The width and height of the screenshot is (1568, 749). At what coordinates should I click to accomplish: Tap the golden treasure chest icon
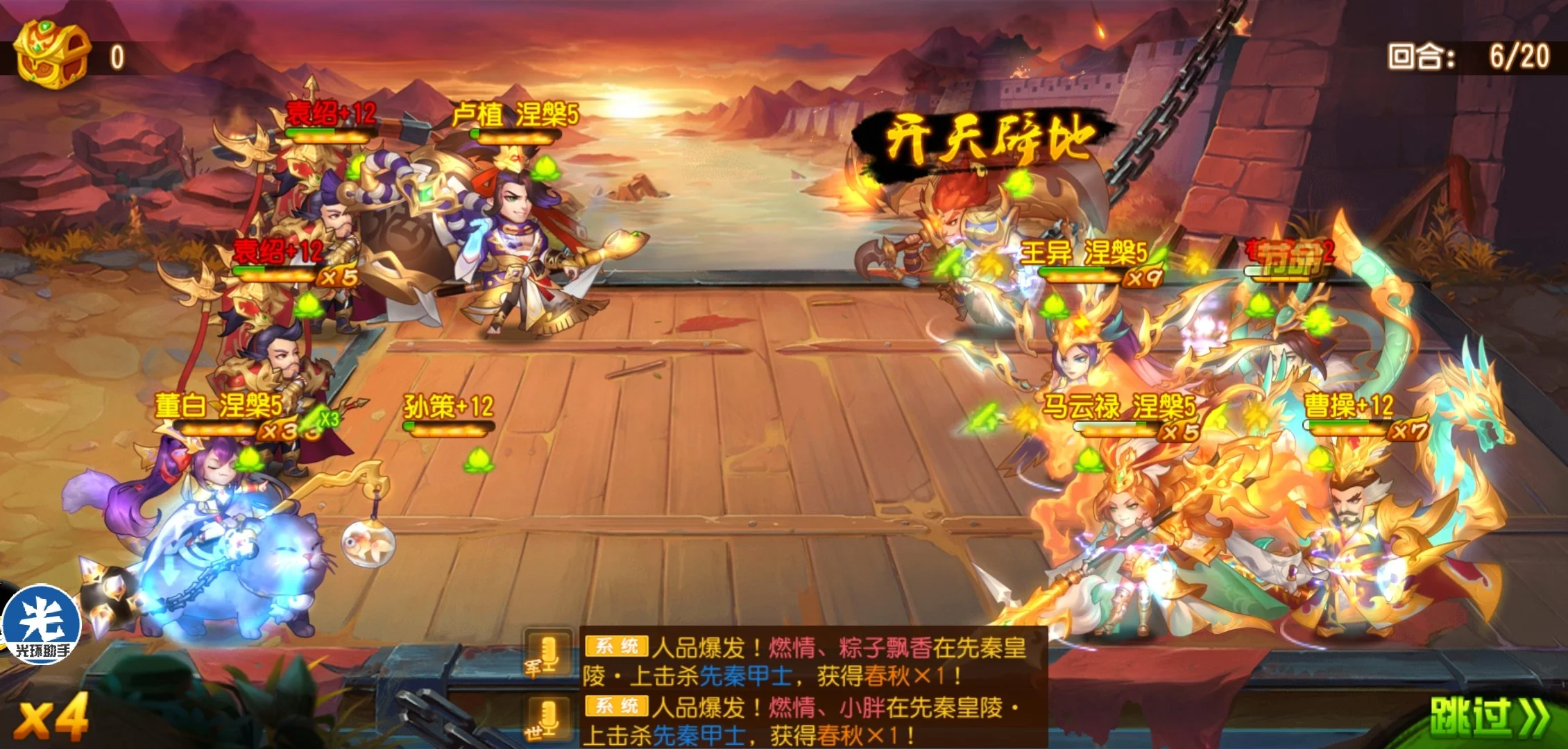tap(53, 54)
